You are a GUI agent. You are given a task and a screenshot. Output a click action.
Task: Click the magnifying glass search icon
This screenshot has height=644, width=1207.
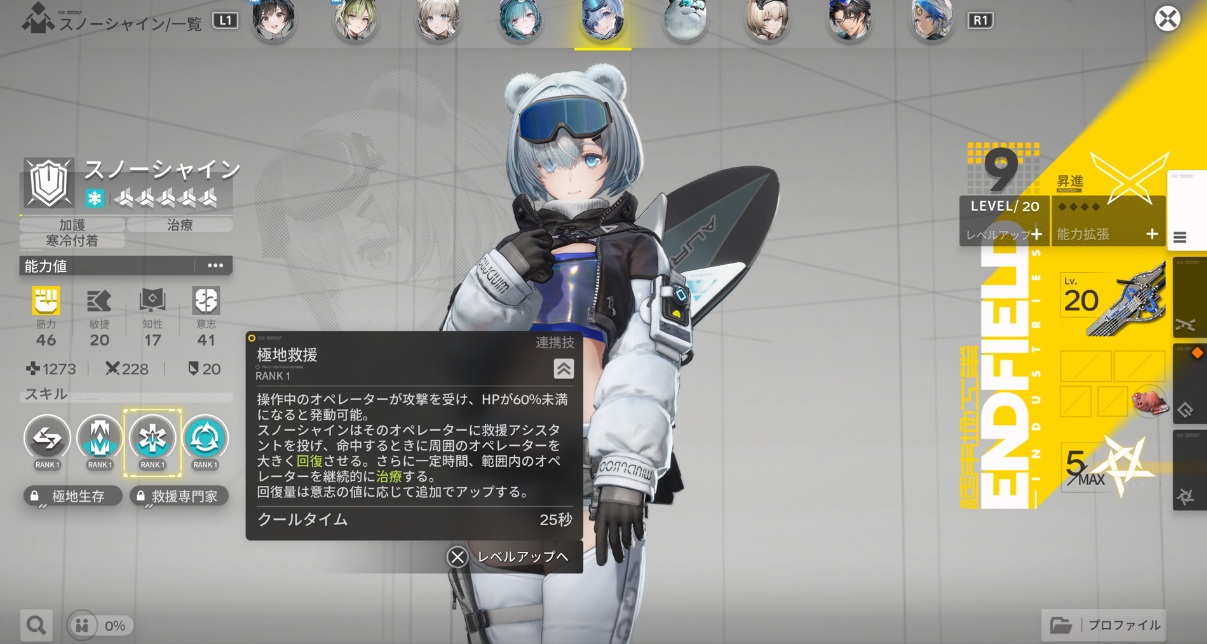(36, 626)
